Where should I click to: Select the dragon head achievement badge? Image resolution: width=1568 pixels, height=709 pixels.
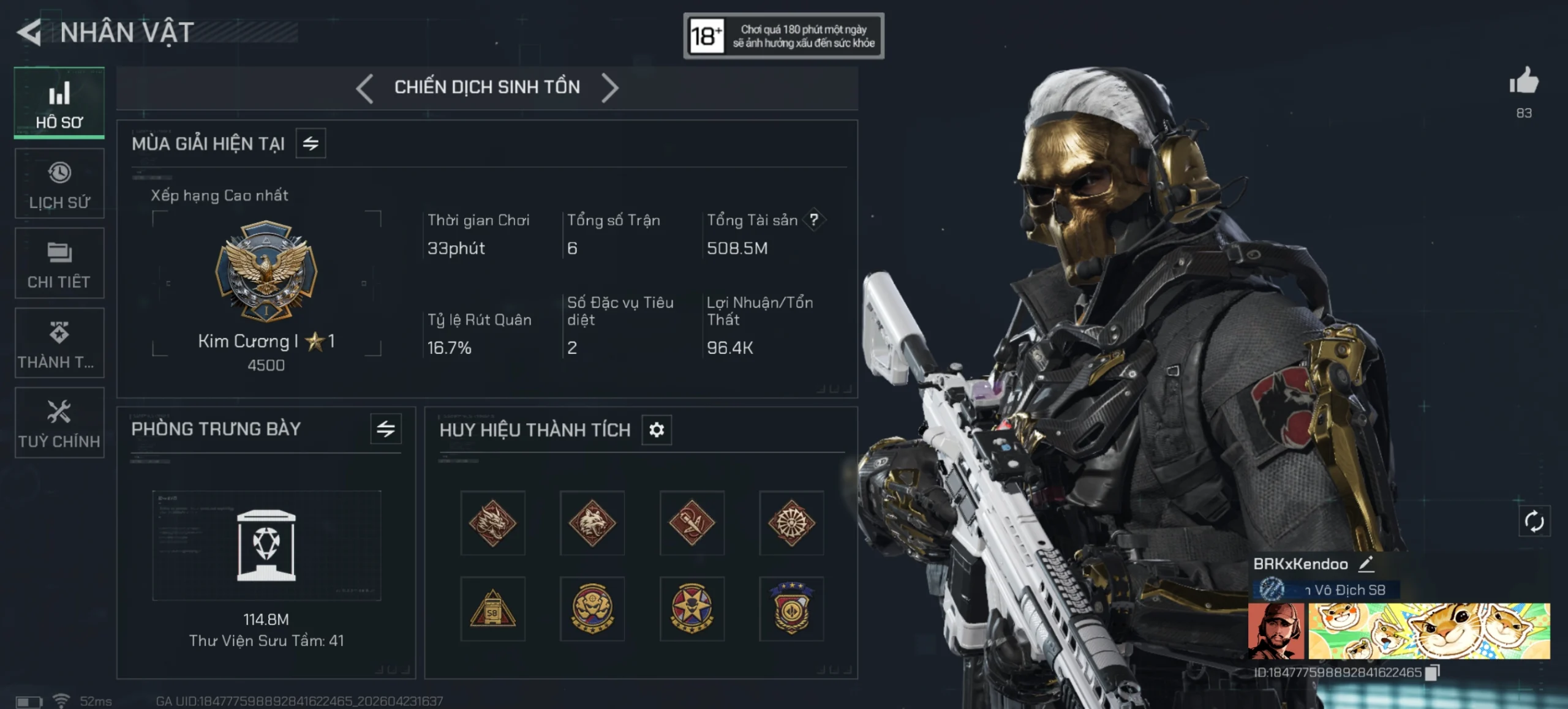493,523
